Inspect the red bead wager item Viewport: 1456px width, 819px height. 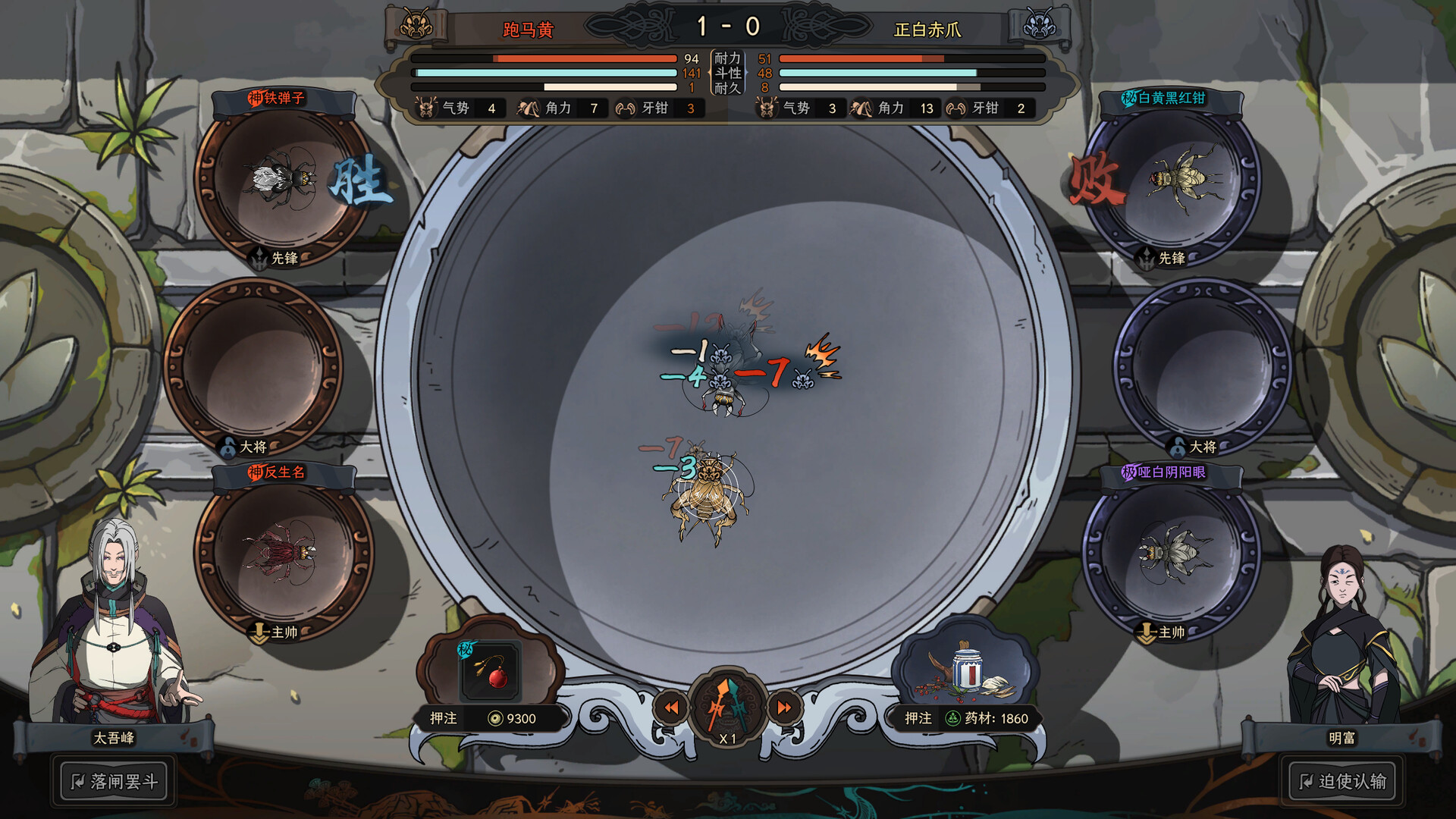tap(491, 671)
